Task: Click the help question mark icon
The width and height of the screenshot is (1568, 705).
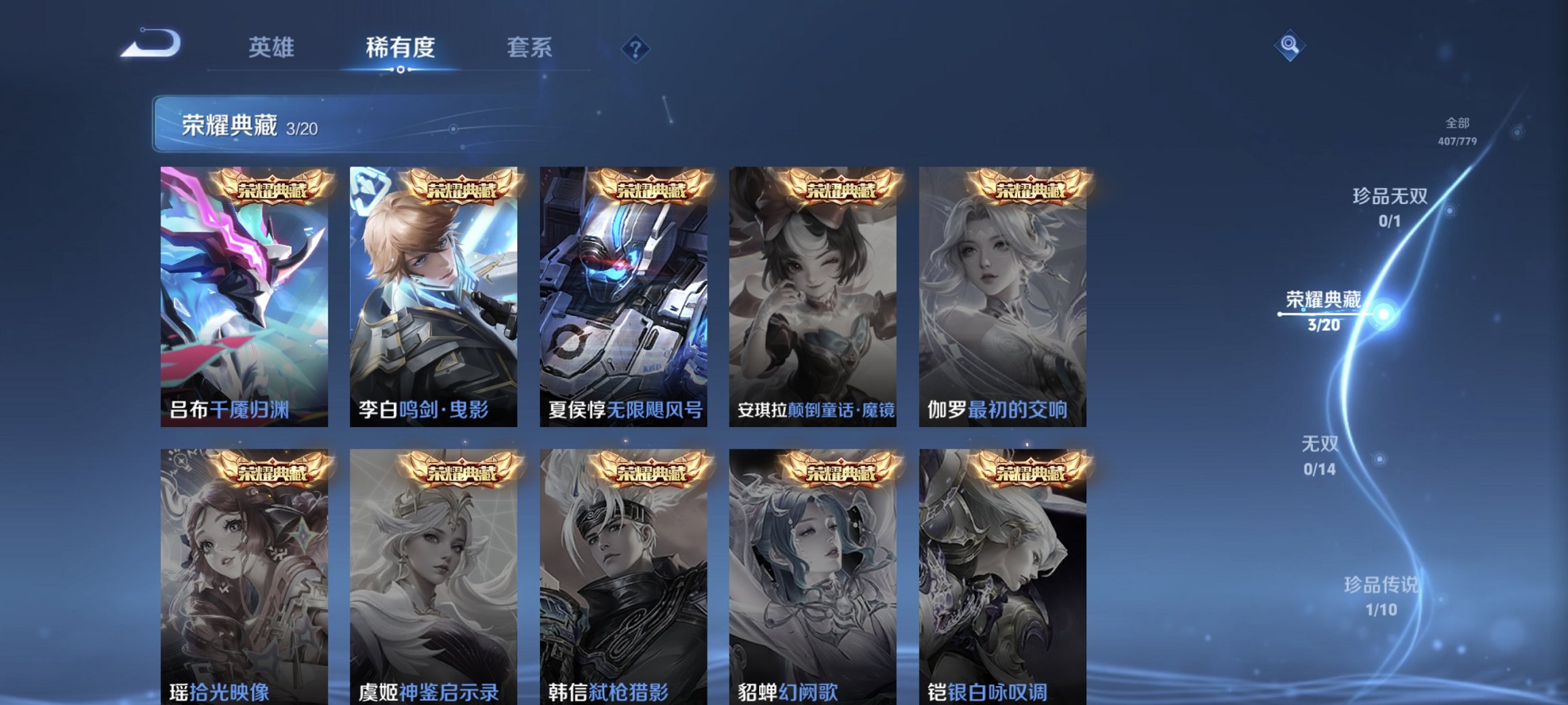Action: (x=633, y=48)
